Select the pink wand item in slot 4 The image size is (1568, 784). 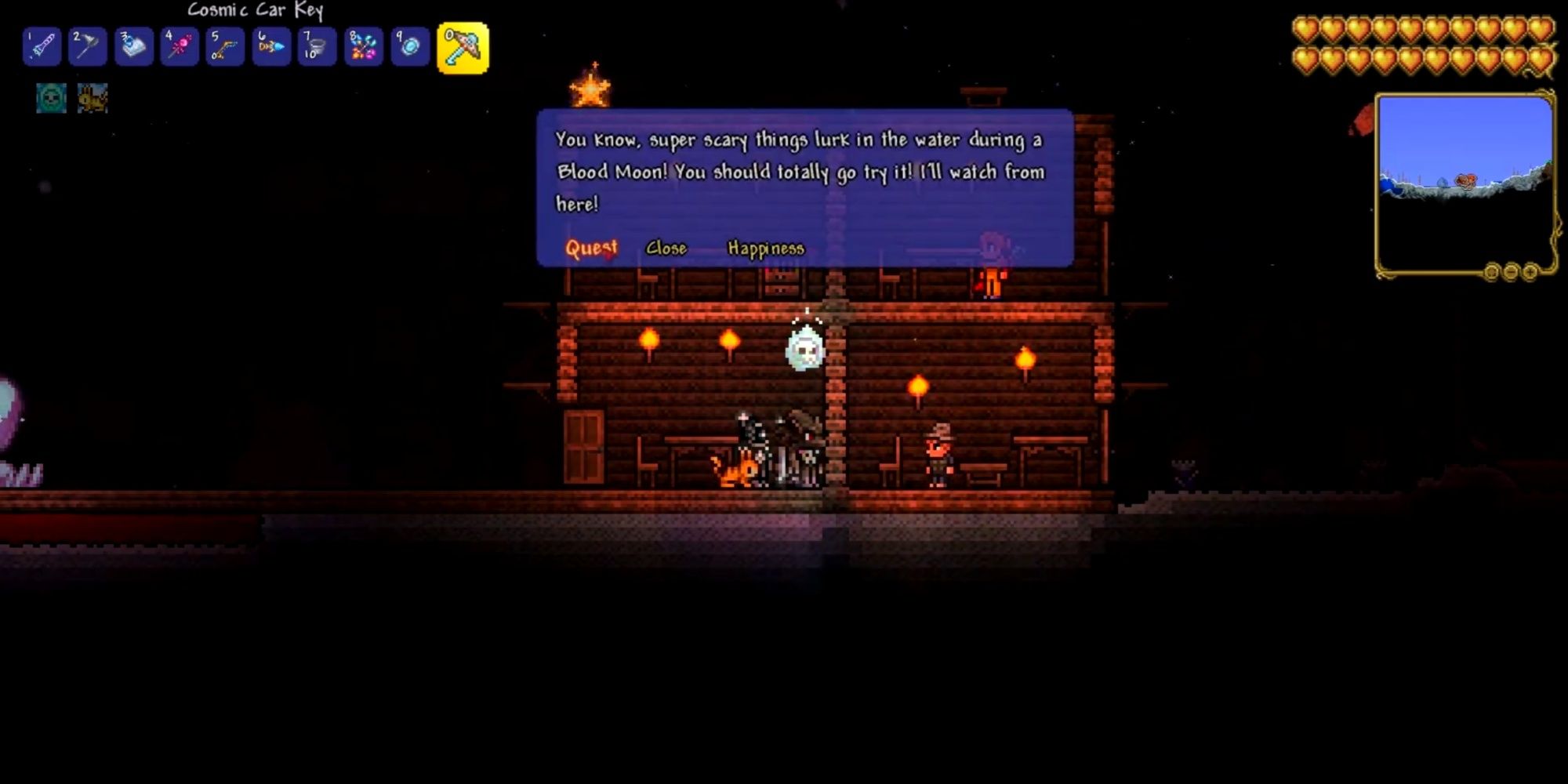pos(180,47)
